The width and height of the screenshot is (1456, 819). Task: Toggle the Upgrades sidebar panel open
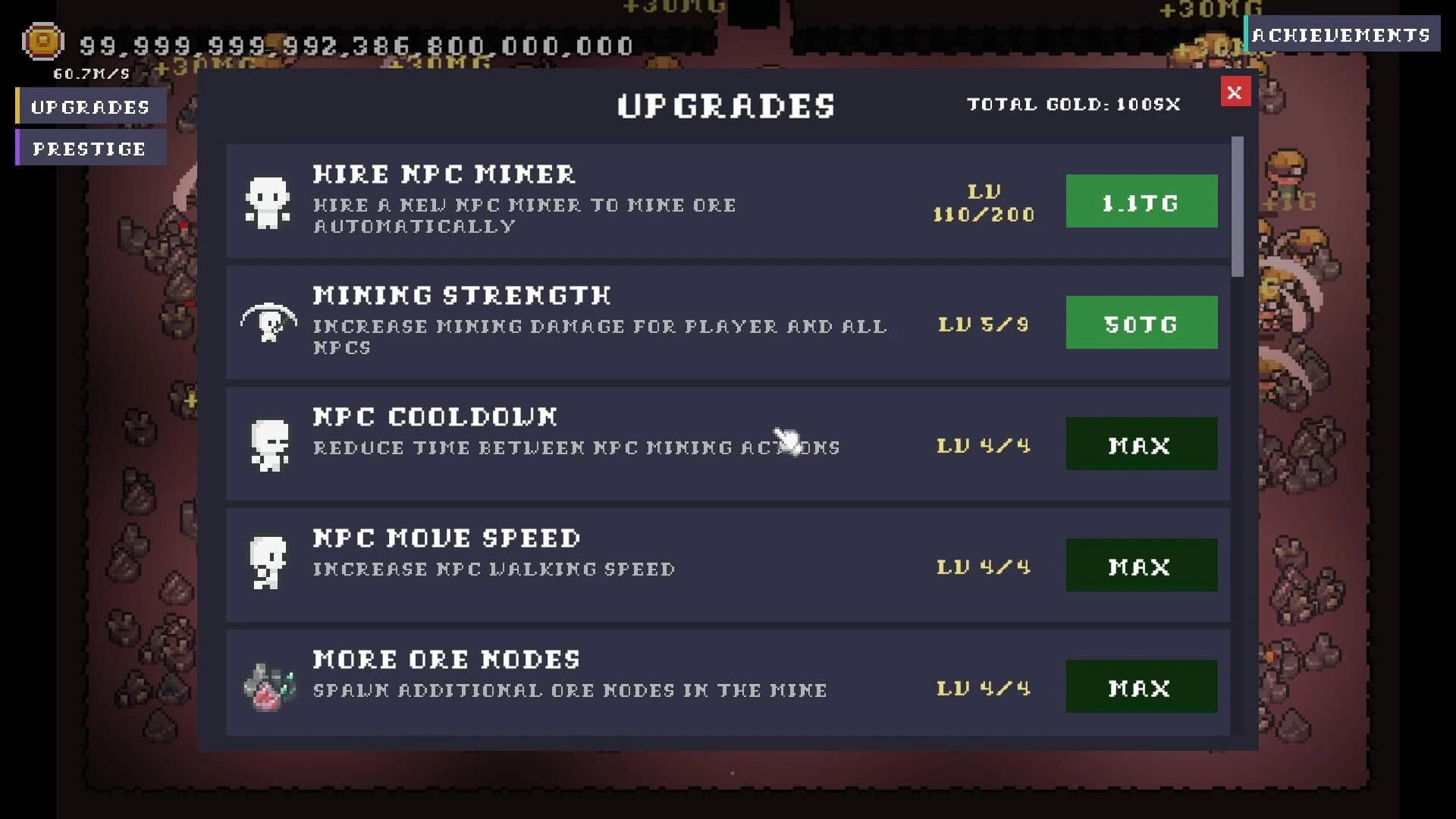91,106
